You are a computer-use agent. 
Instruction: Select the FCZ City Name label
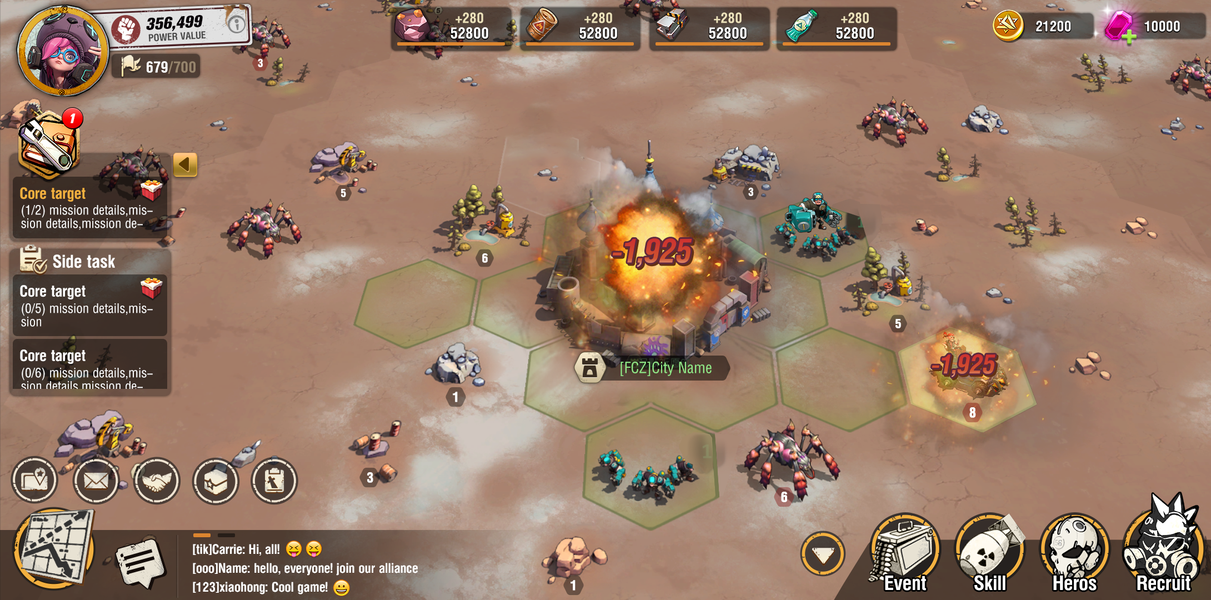665,368
